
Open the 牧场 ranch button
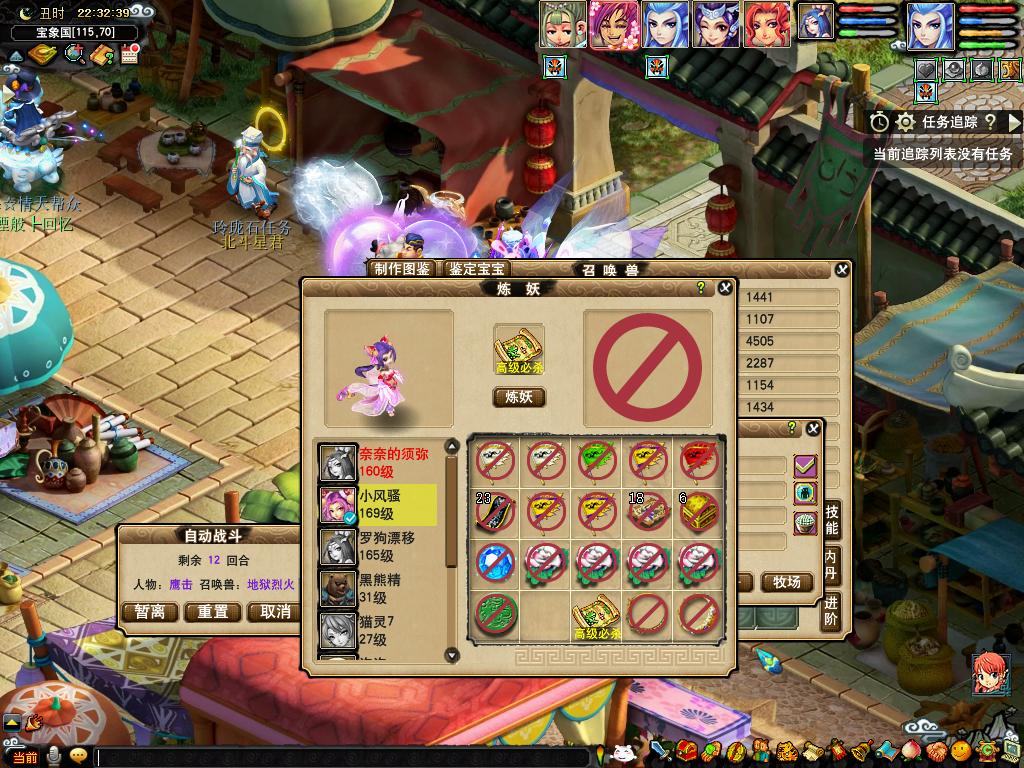tap(787, 582)
